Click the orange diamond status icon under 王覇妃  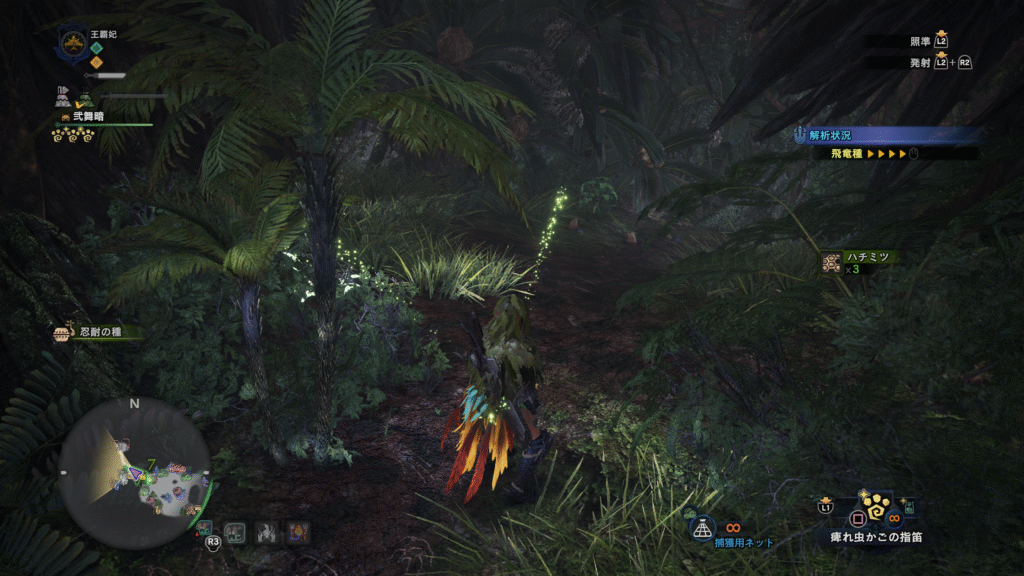point(96,62)
